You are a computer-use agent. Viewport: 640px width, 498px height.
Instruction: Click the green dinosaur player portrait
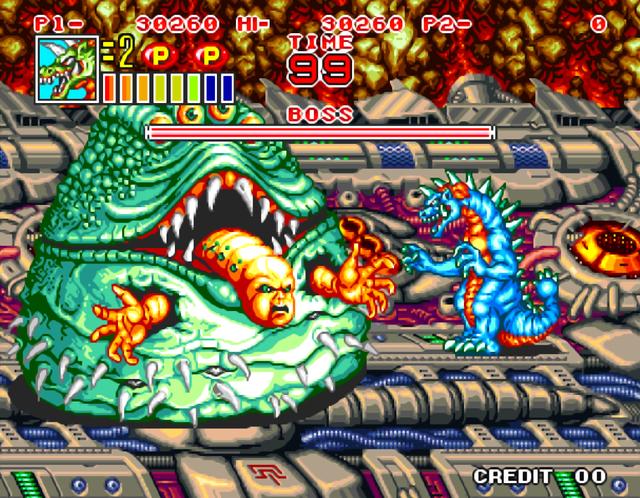[x=67, y=70]
